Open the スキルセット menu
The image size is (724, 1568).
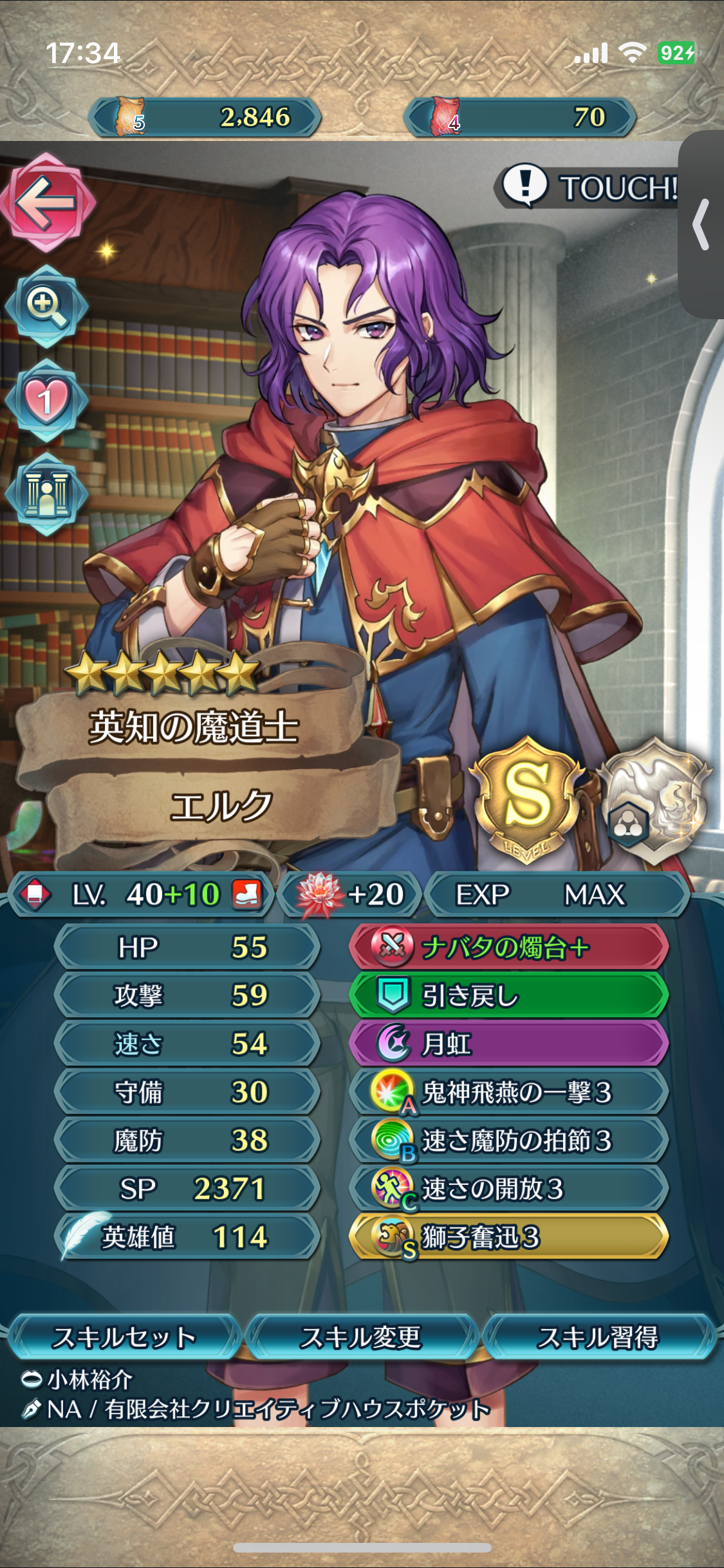124,1337
